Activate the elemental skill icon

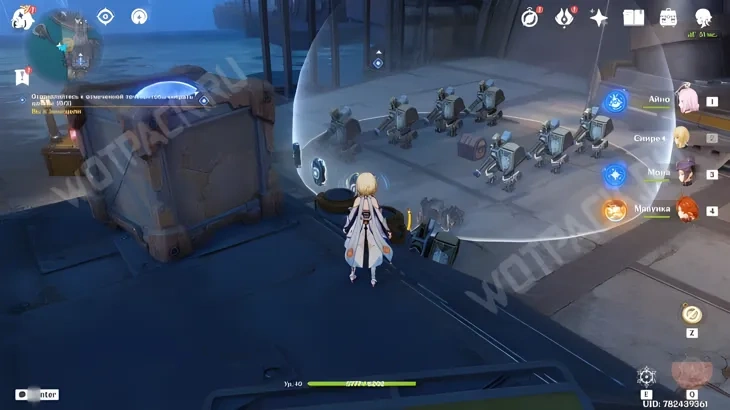(647, 376)
